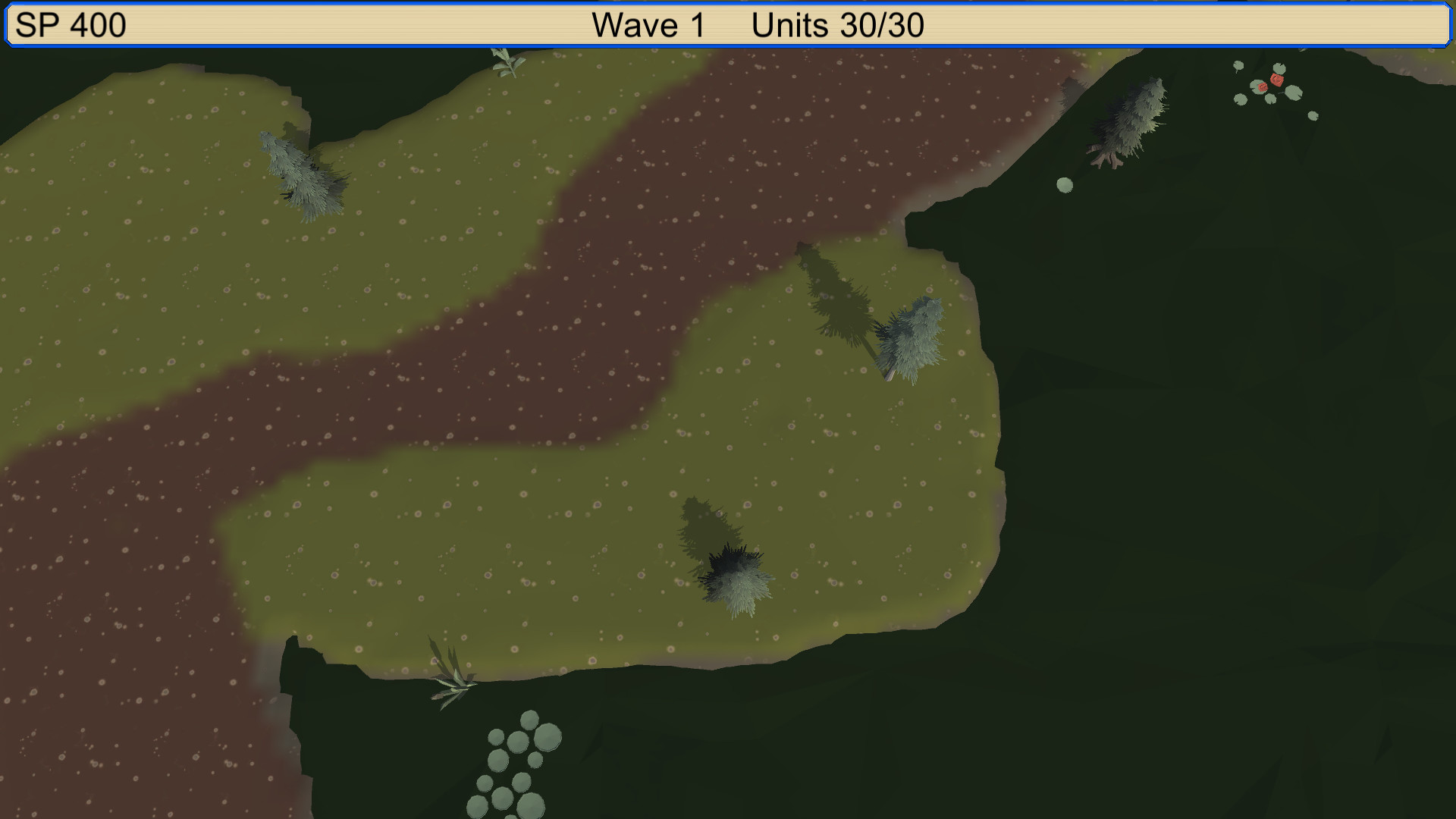Click the leftmost lily pad near the red flowers
1456x819 pixels.
click(1238, 66)
